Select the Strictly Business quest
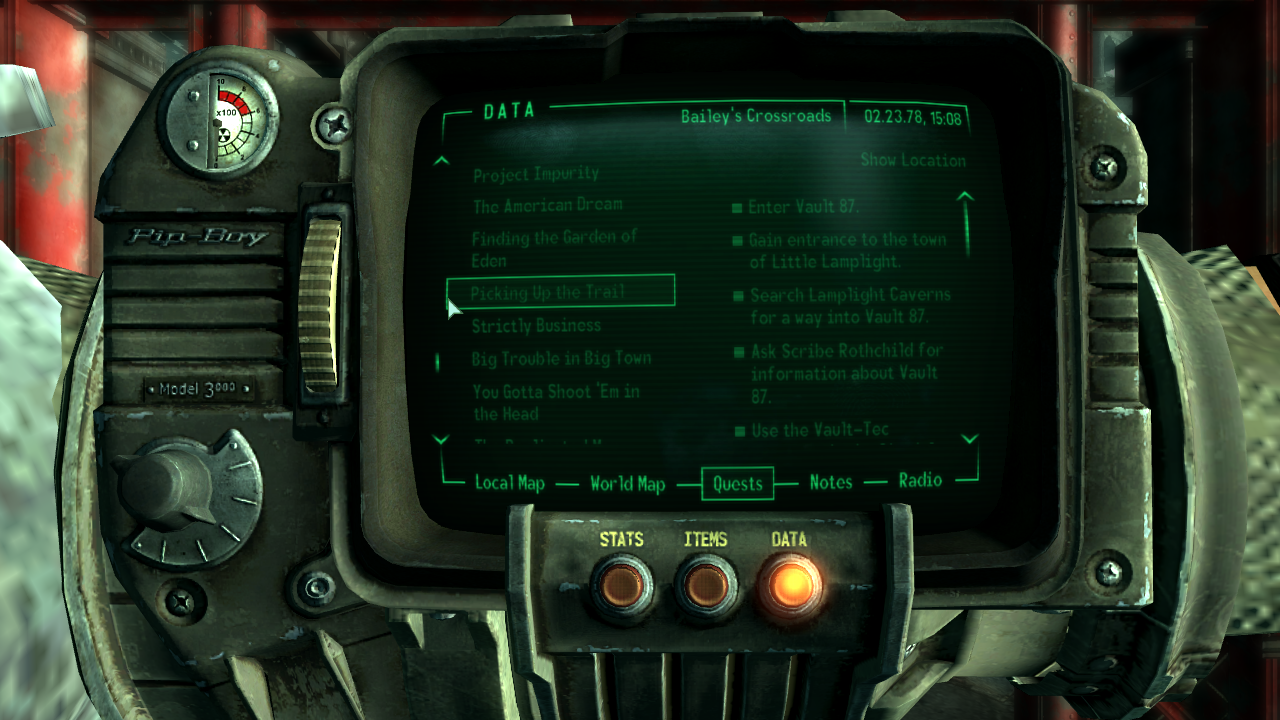This screenshot has height=720, width=1280. pyautogui.click(x=535, y=326)
